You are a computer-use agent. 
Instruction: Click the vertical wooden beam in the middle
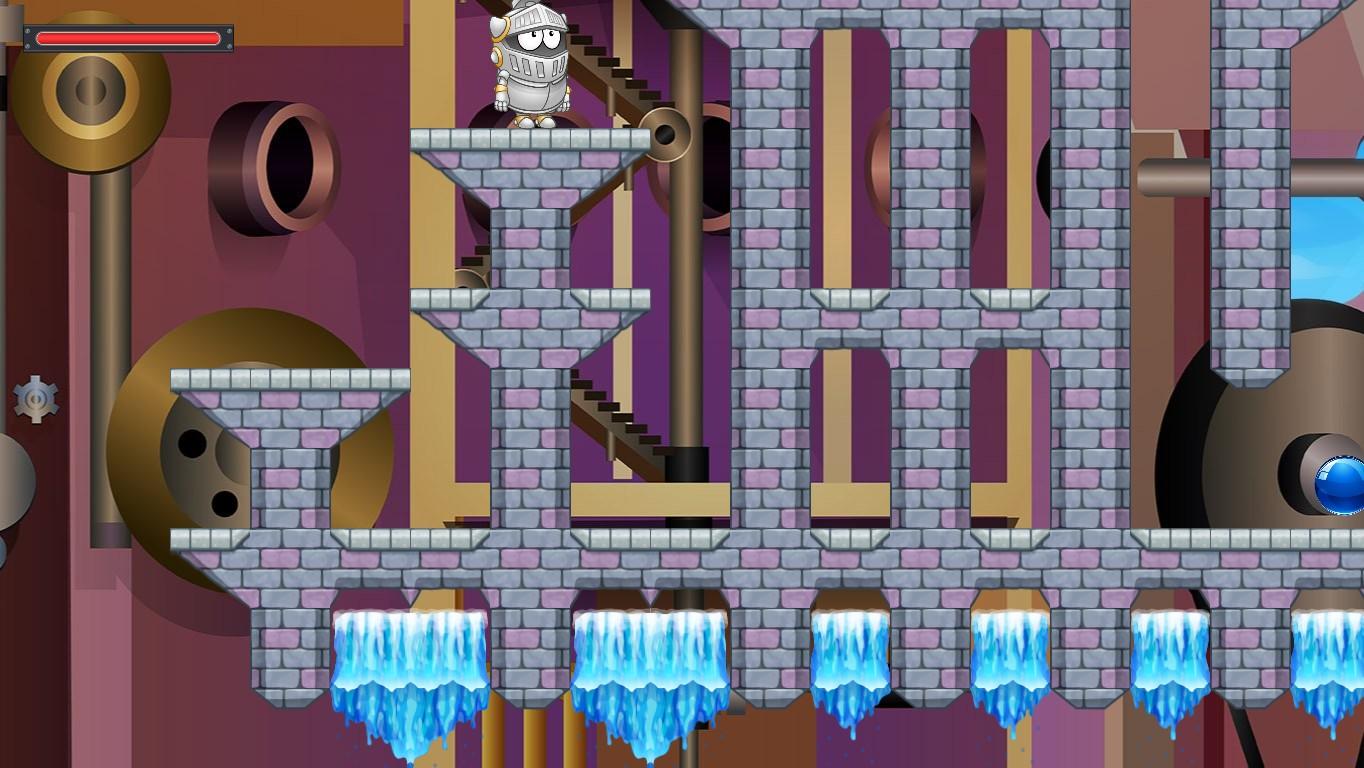685,300
